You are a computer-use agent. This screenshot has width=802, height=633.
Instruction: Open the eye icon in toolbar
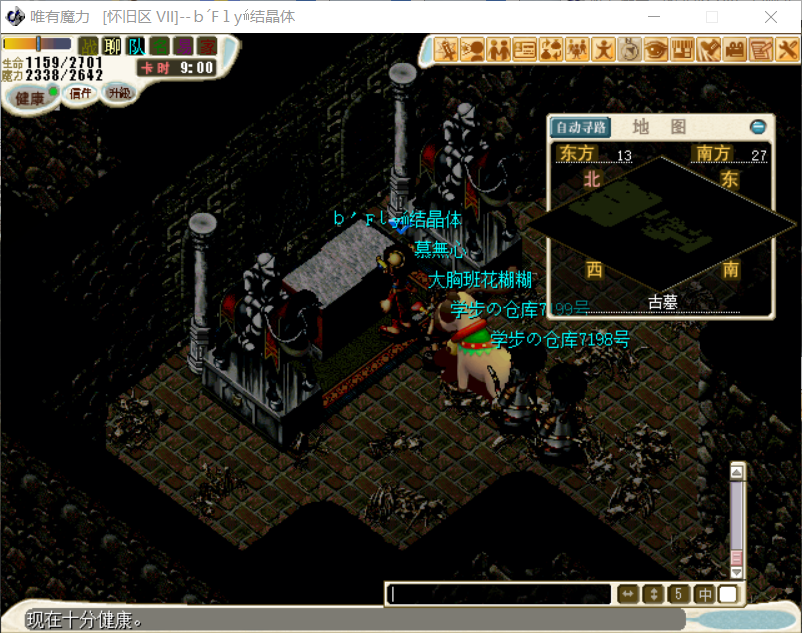tap(656, 48)
